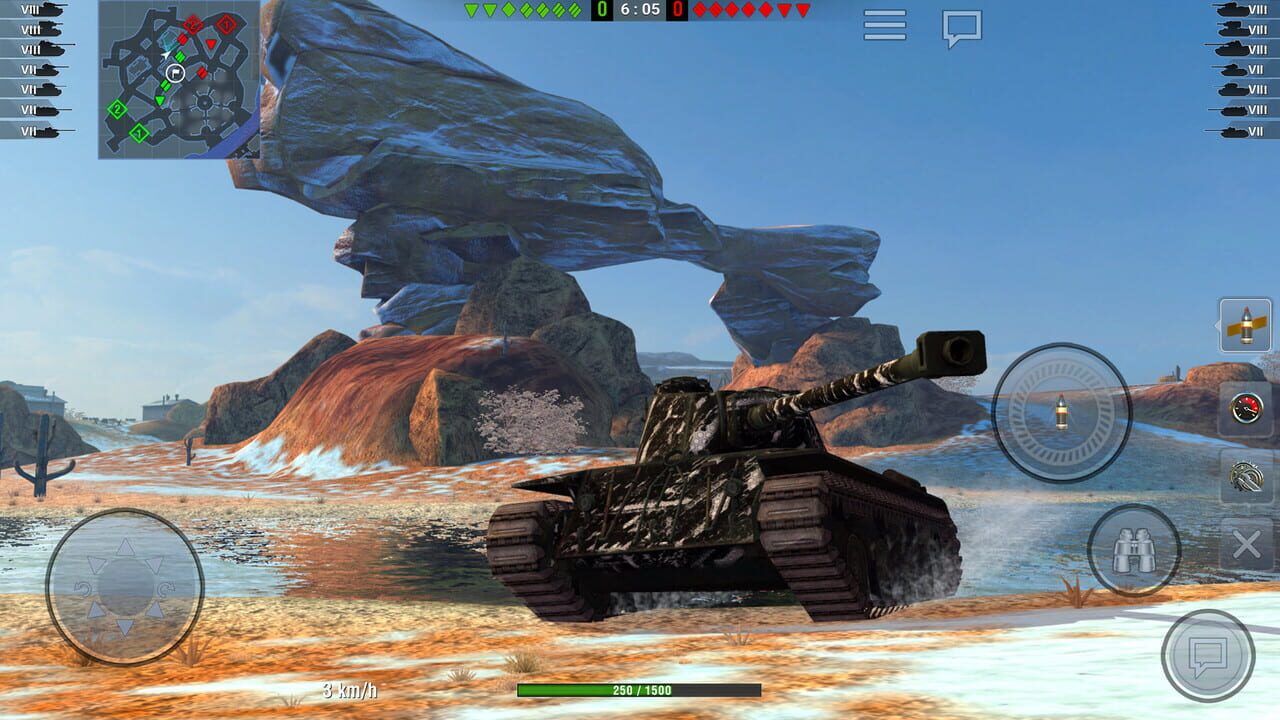Image resolution: width=1280 pixels, height=720 pixels.
Task: Select base marker 1 on minimap
Action: pos(137,131)
